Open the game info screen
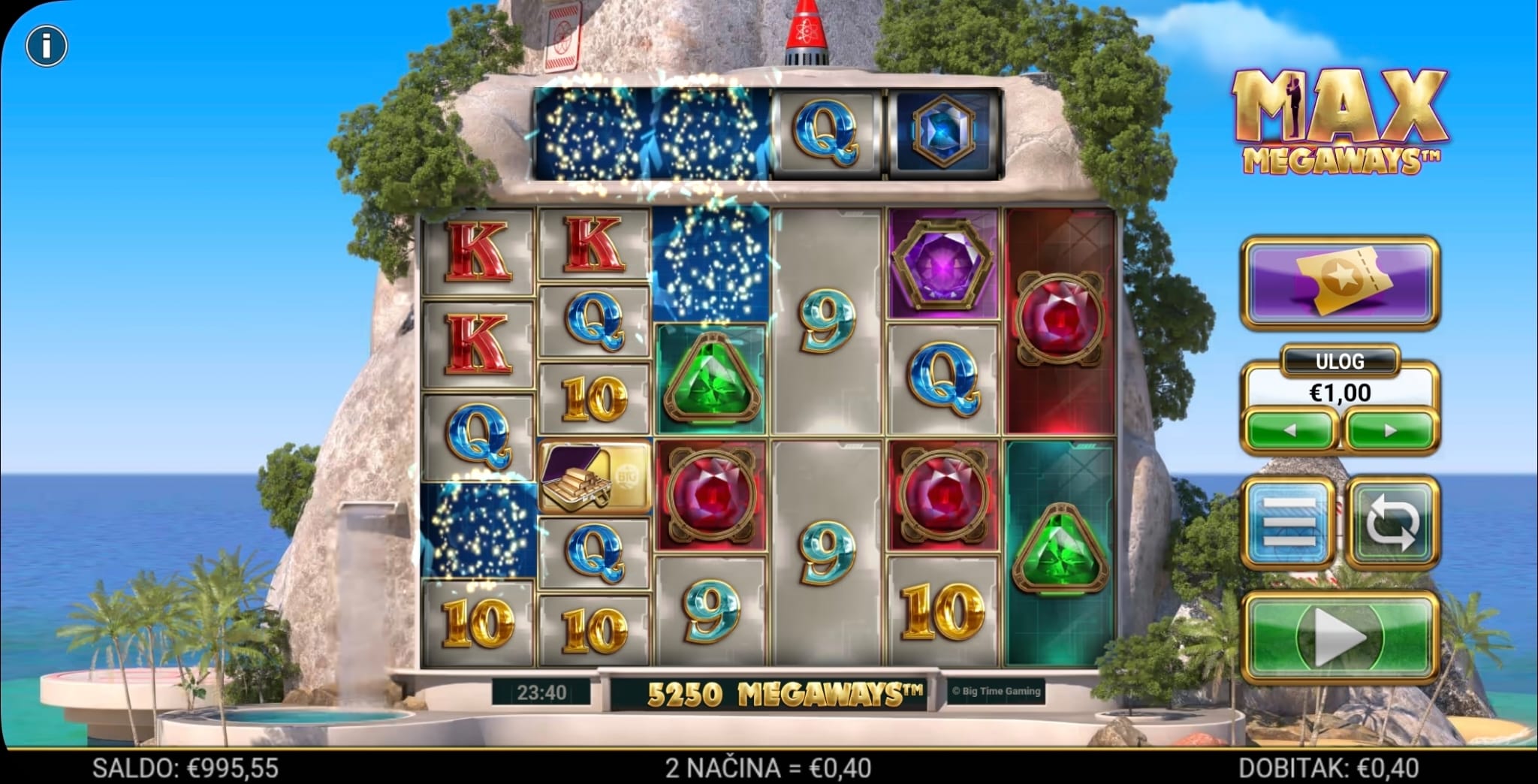Screen dimensions: 1538x784 tap(47, 47)
